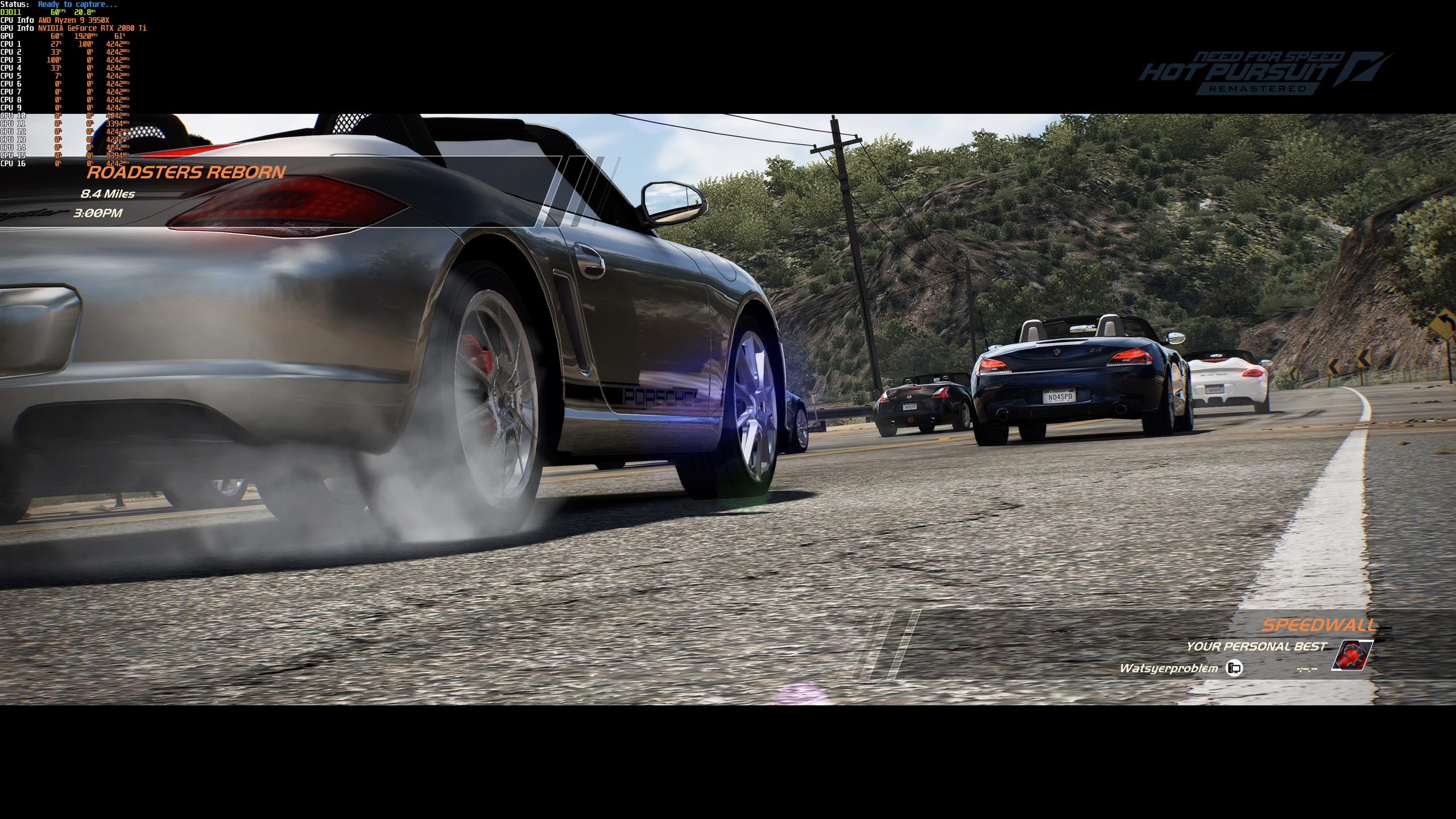Select the Watsyerproblem Speedwall entry
The image size is (1456, 819).
1168,668
